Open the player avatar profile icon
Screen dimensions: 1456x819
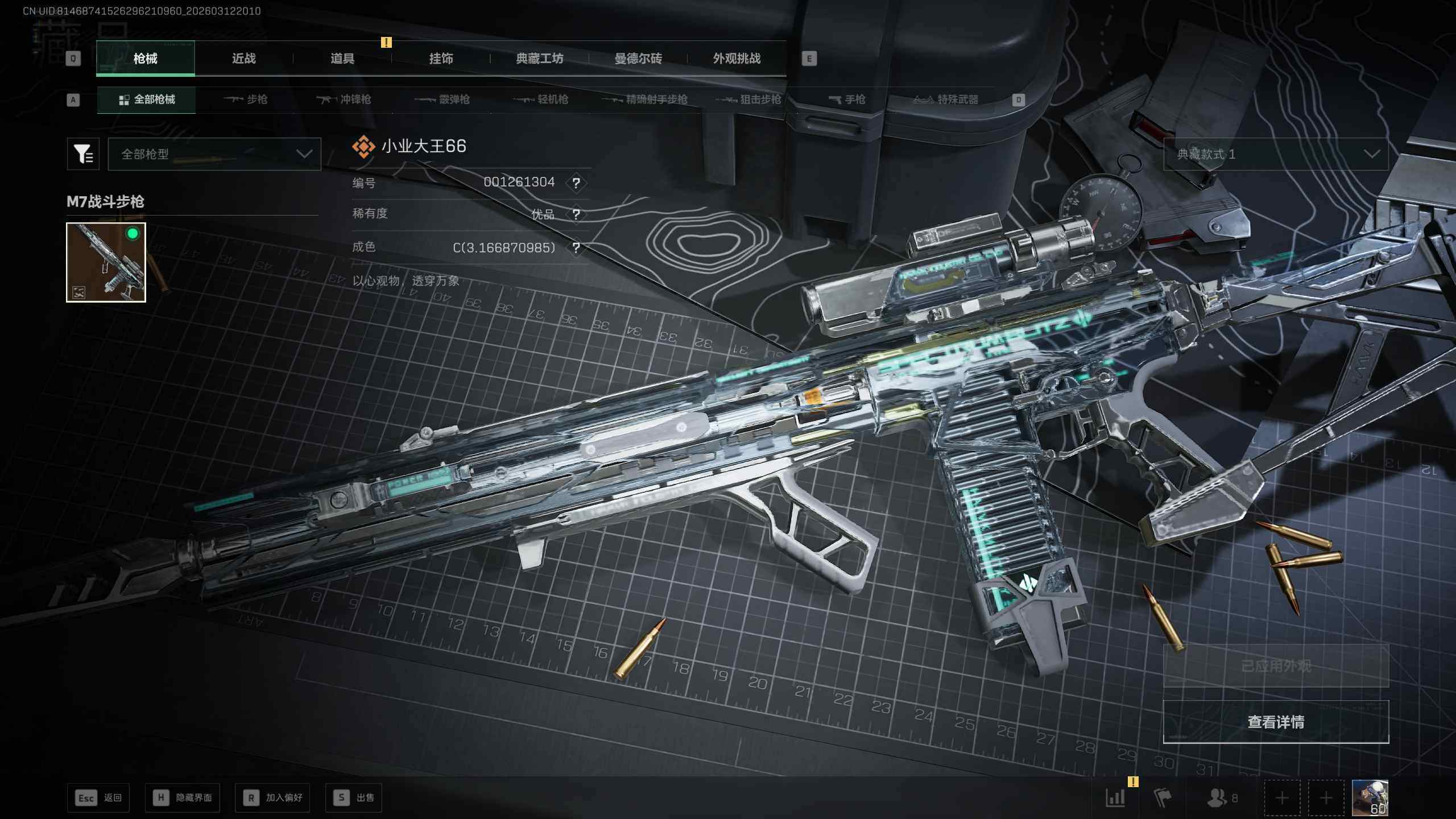click(x=1370, y=797)
